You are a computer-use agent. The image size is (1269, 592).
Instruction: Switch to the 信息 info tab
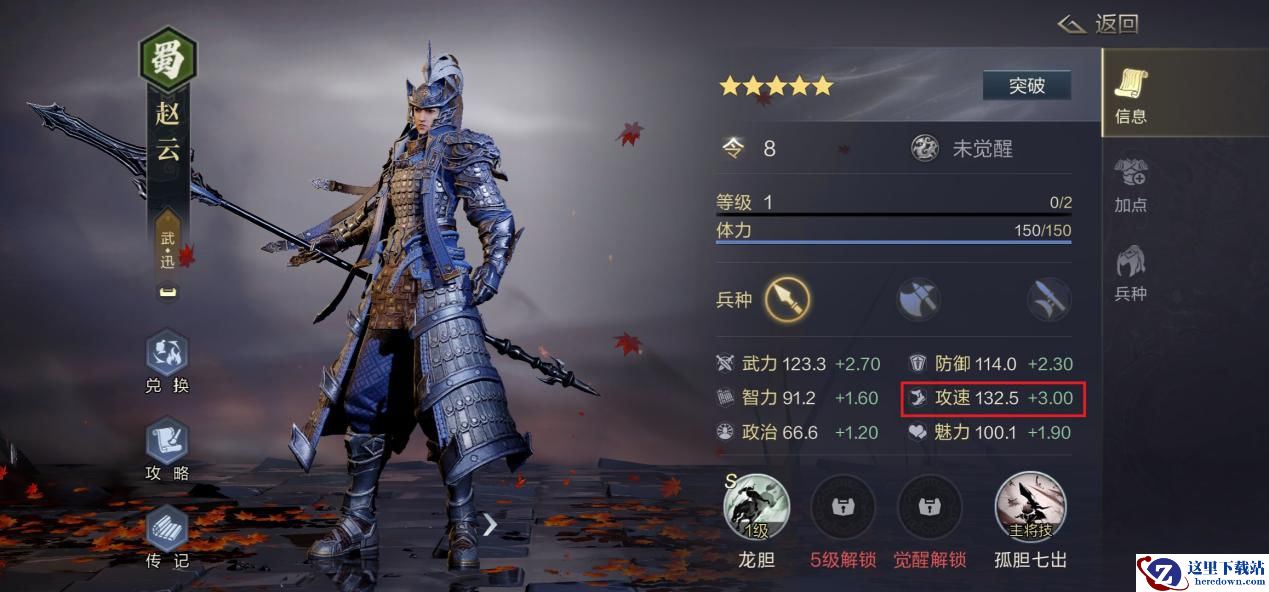[1131, 95]
